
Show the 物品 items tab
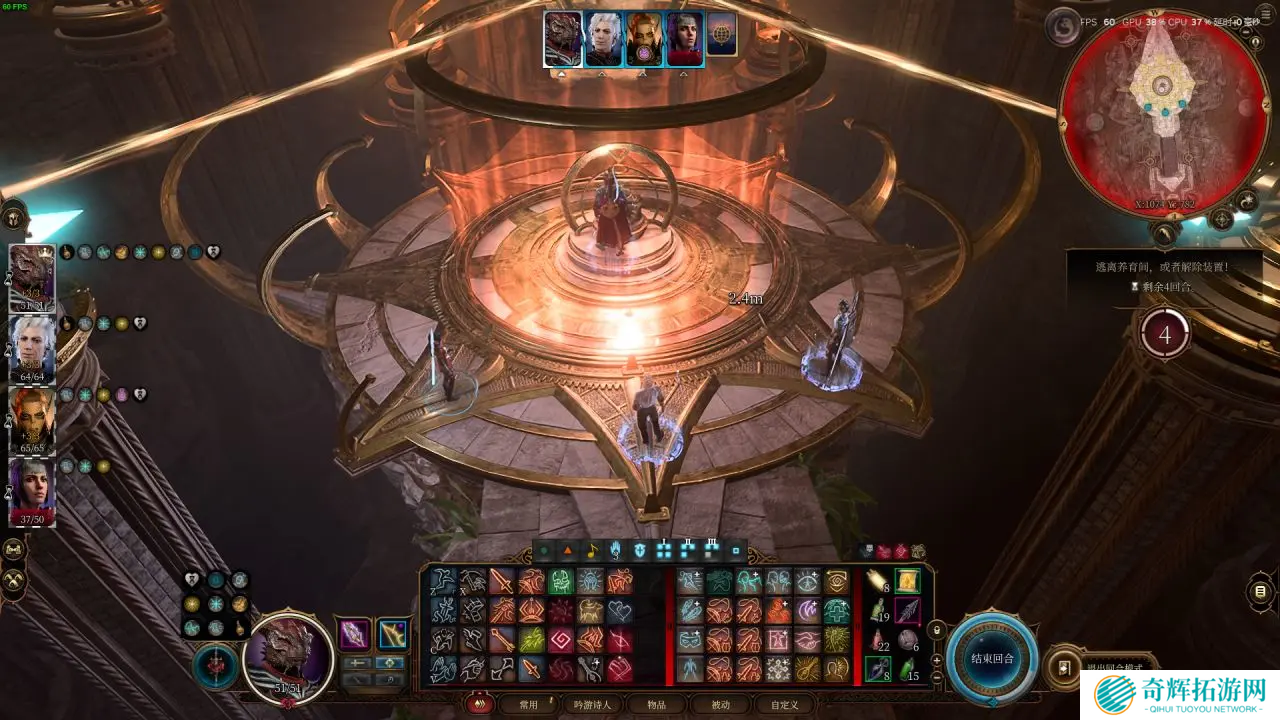656,704
